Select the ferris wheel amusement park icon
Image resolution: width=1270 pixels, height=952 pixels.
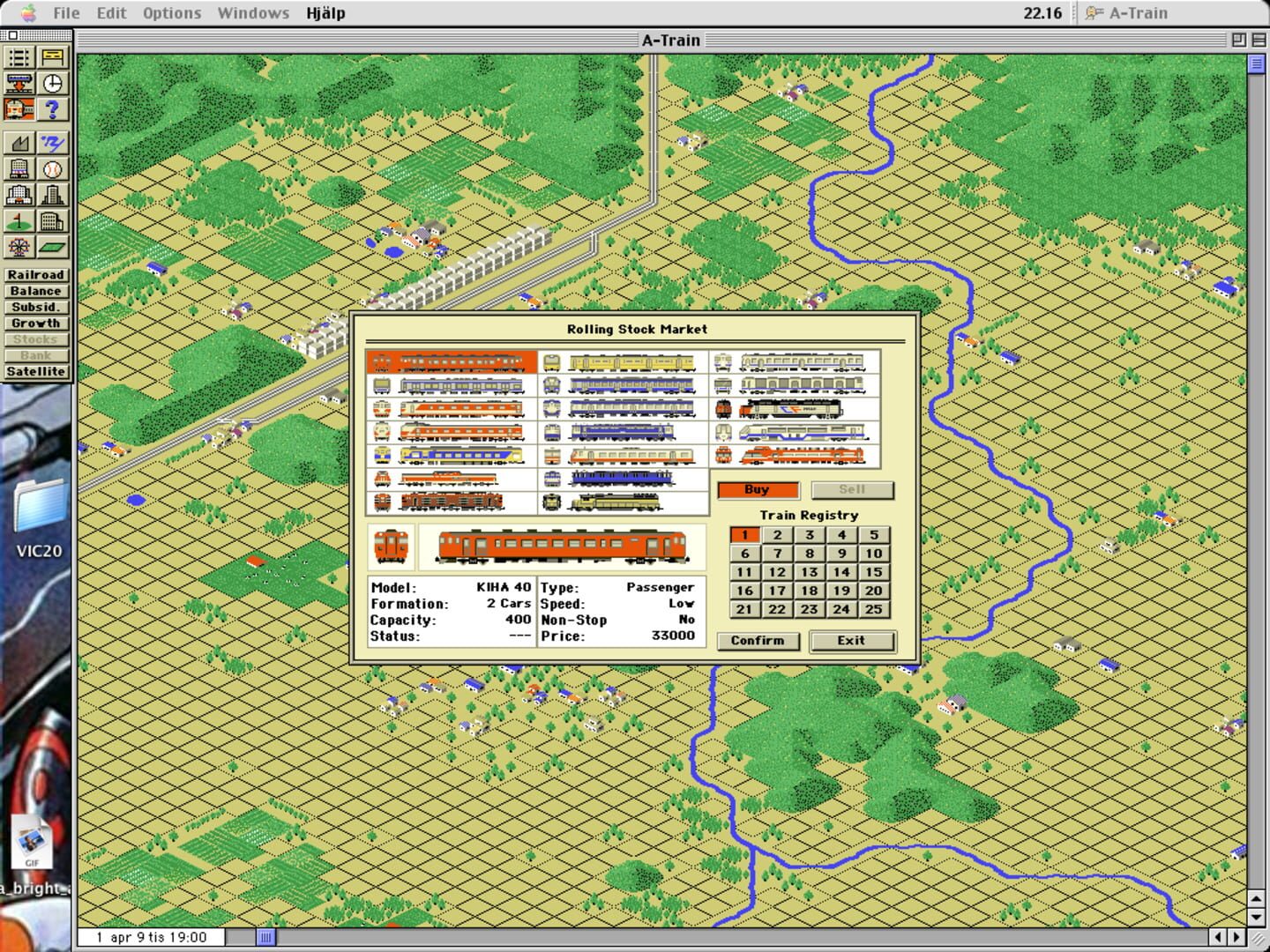pos(19,248)
